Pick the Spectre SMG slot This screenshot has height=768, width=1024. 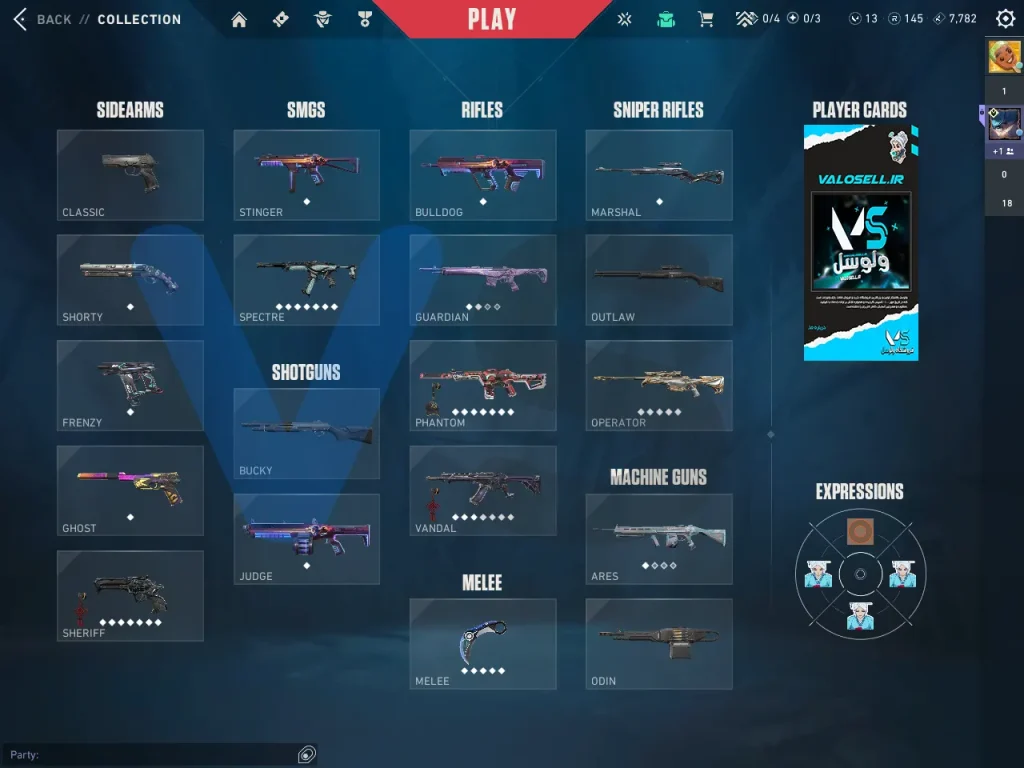click(x=306, y=280)
